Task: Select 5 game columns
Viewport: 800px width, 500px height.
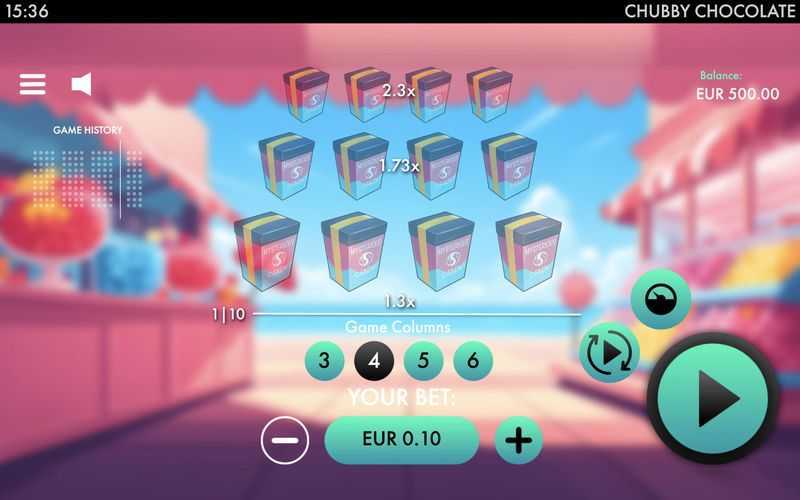Action: (x=424, y=361)
